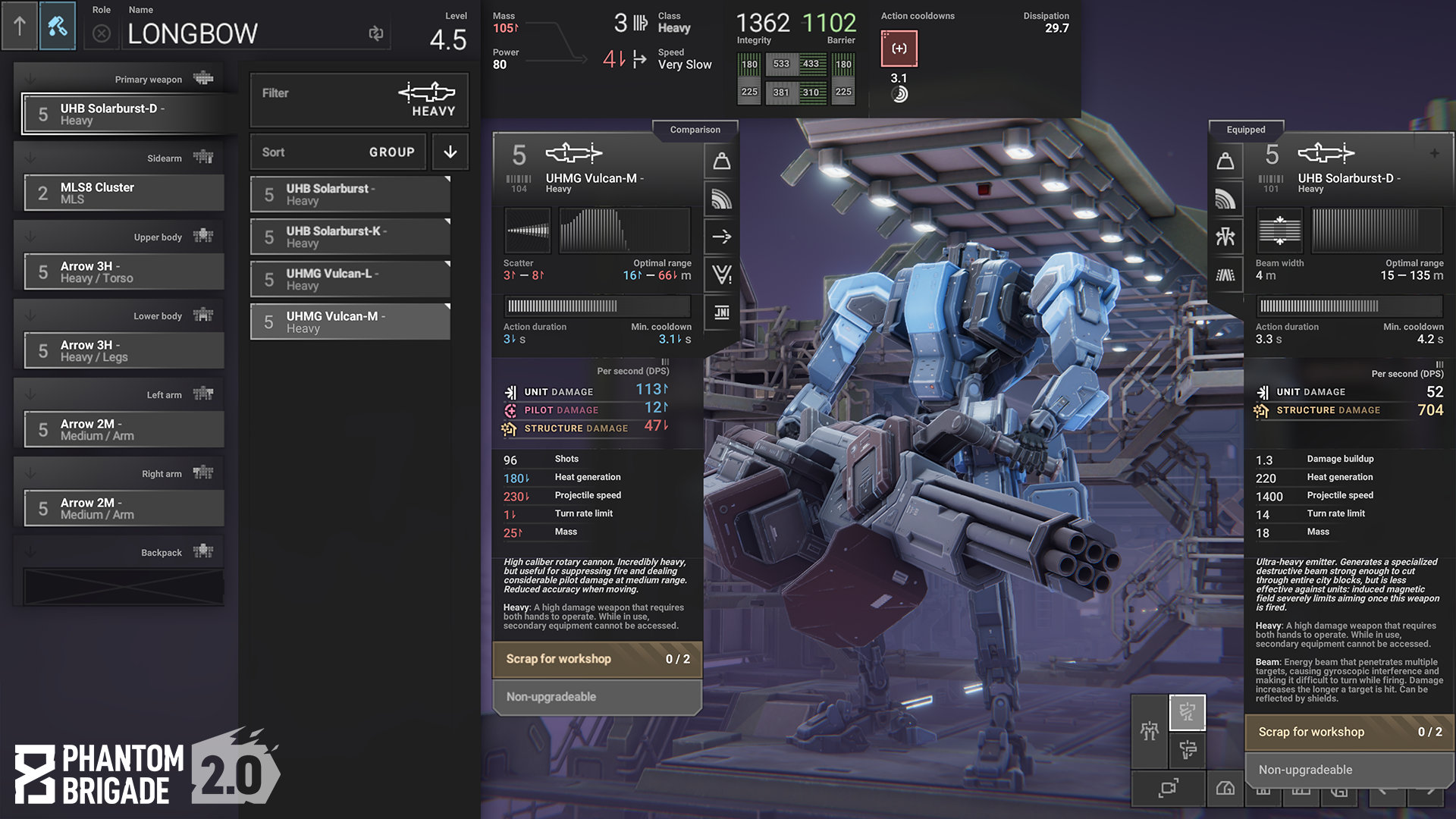Click the full mech silhouette icon bottom right
The width and height of the screenshot is (1456, 819).
click(x=1149, y=731)
